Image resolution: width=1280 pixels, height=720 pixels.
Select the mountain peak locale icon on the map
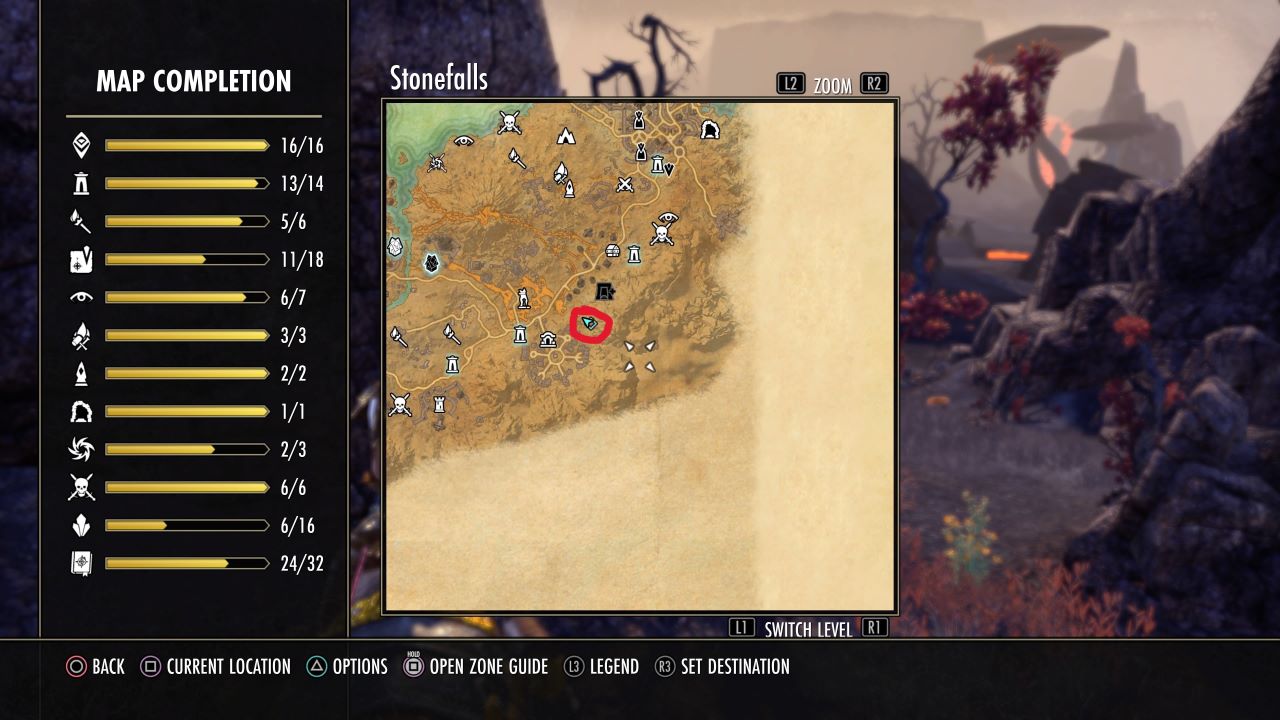565,136
